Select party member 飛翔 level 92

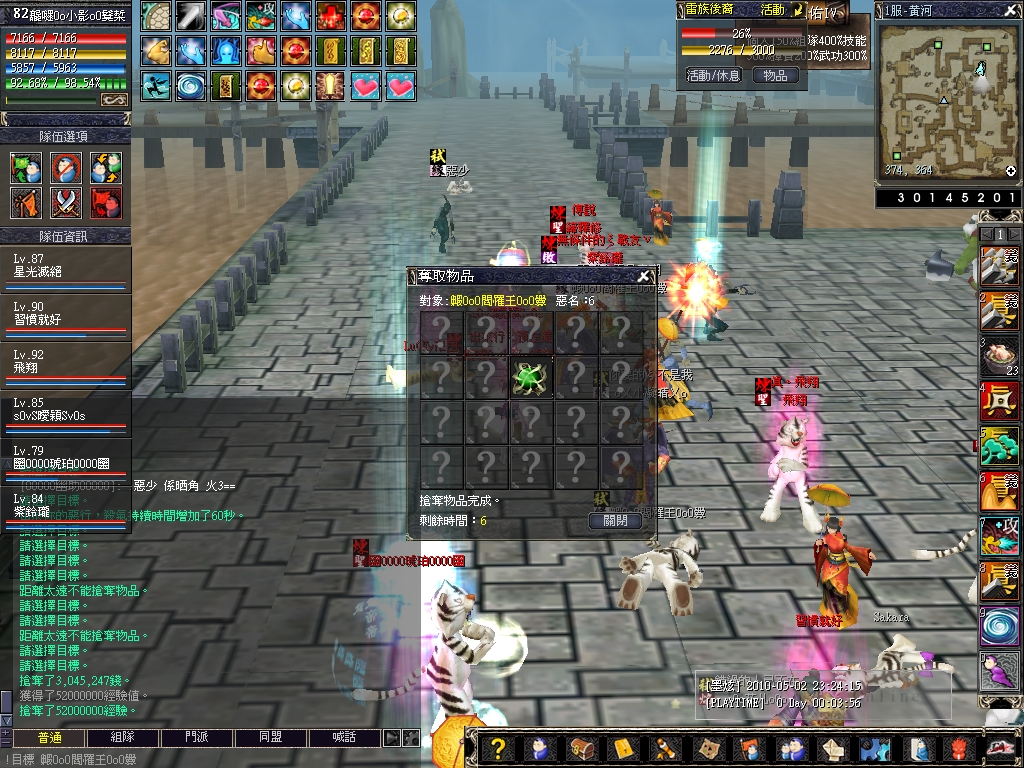click(x=66, y=362)
